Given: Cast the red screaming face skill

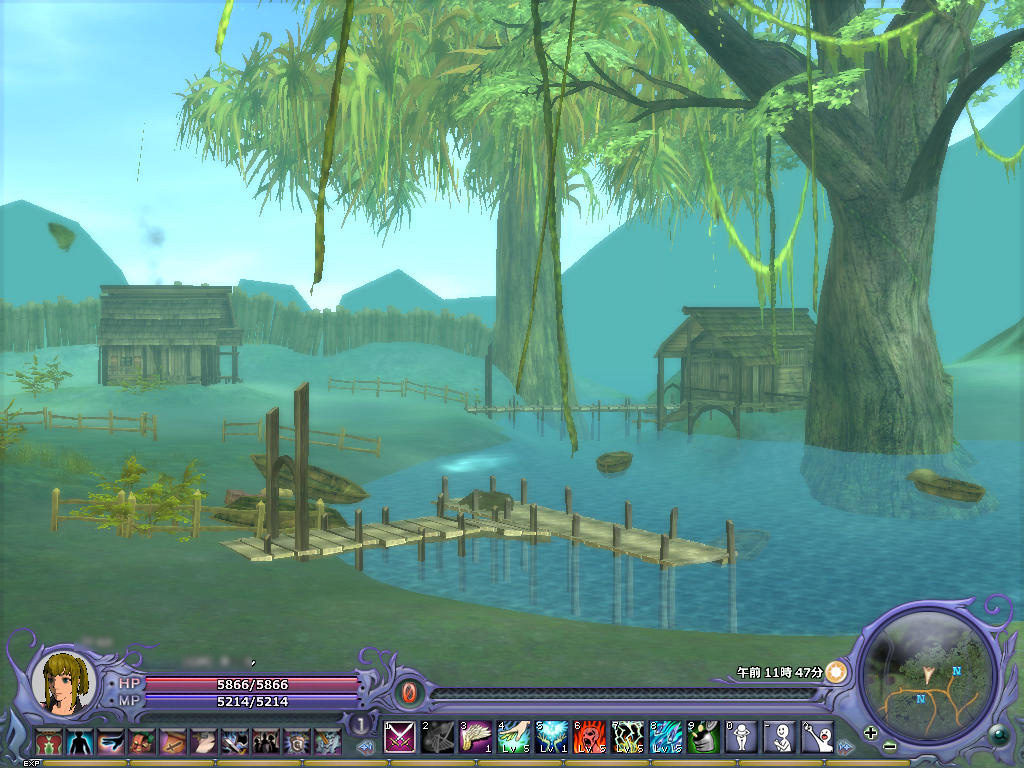Looking at the screenshot, I should (x=589, y=737).
